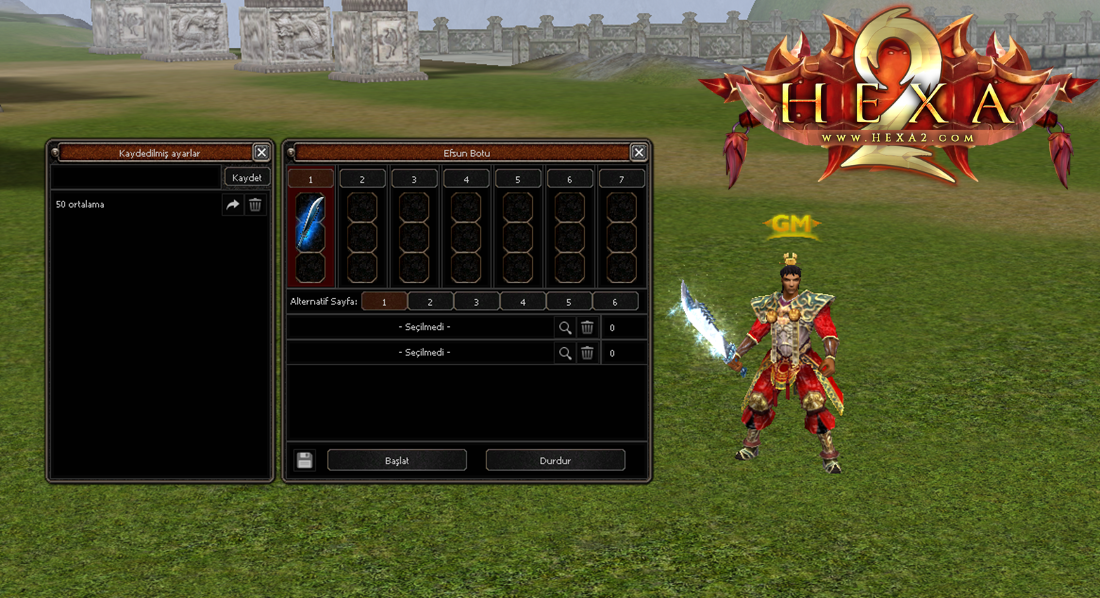This screenshot has width=1100, height=598.
Task: Click the floppy disk save icon
Action: coord(305,460)
